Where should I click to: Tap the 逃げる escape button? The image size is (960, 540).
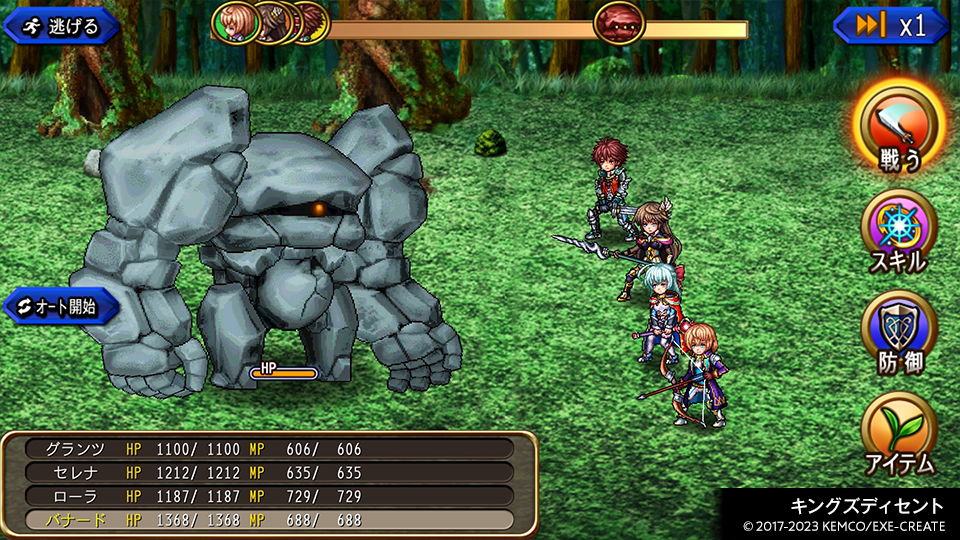62,26
